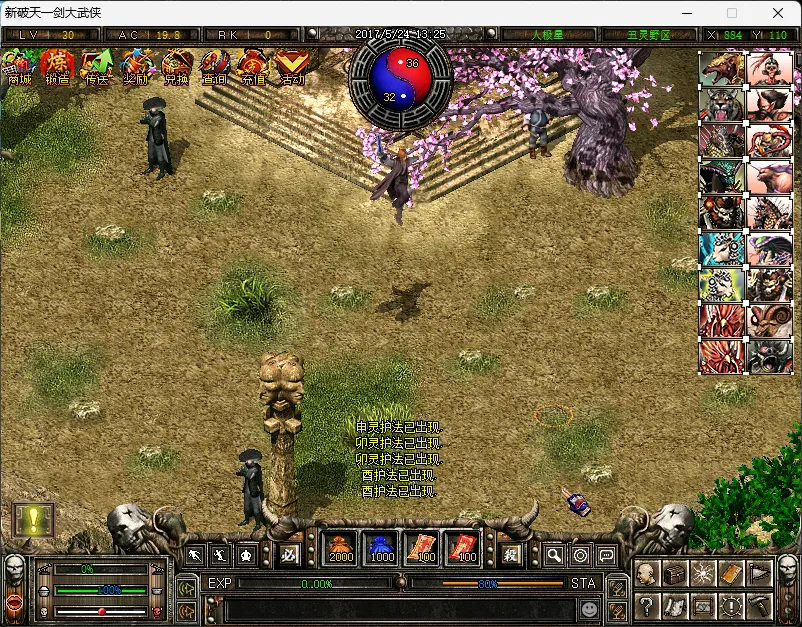Click the 杀 attack mode button
The image size is (802, 627).
[510, 553]
